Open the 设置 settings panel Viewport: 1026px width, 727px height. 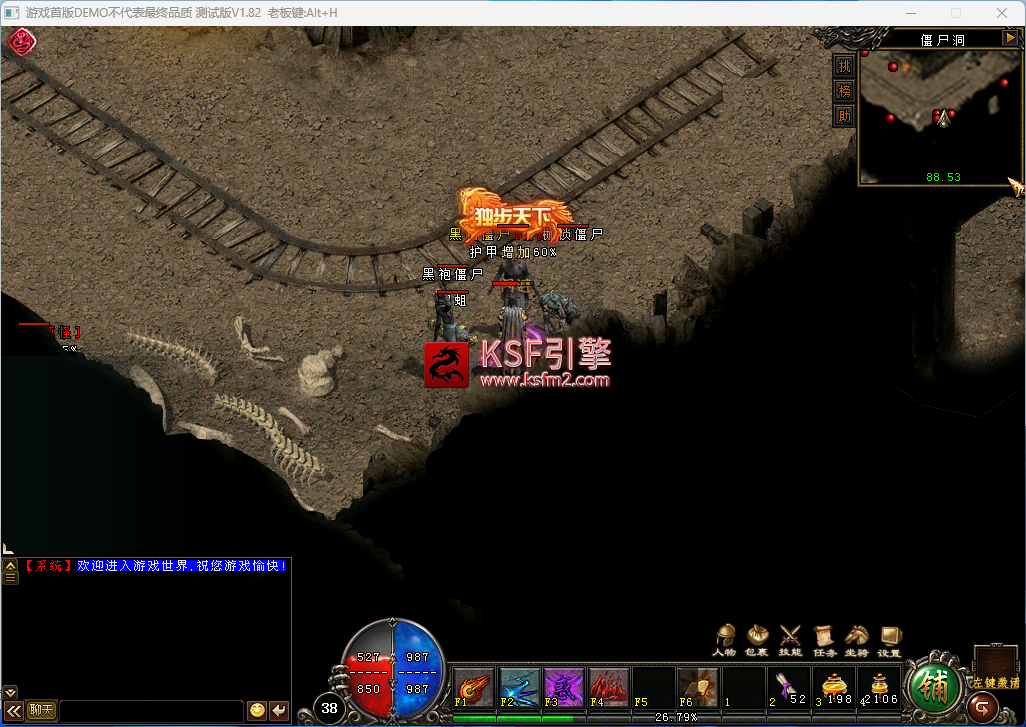coord(890,637)
